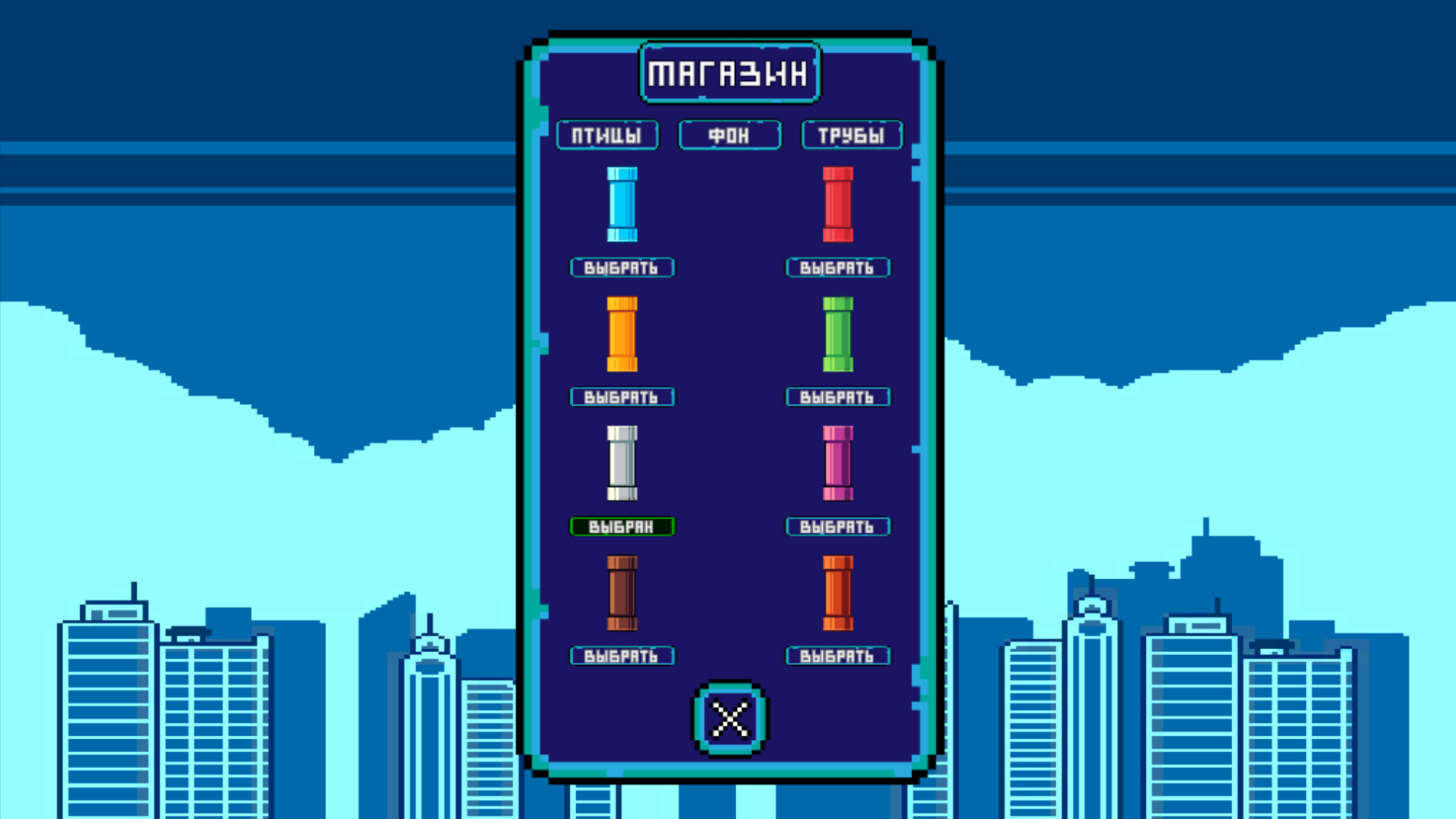Switch to the ТРУБЫ tab
Image resolution: width=1456 pixels, height=819 pixels.
point(851,135)
